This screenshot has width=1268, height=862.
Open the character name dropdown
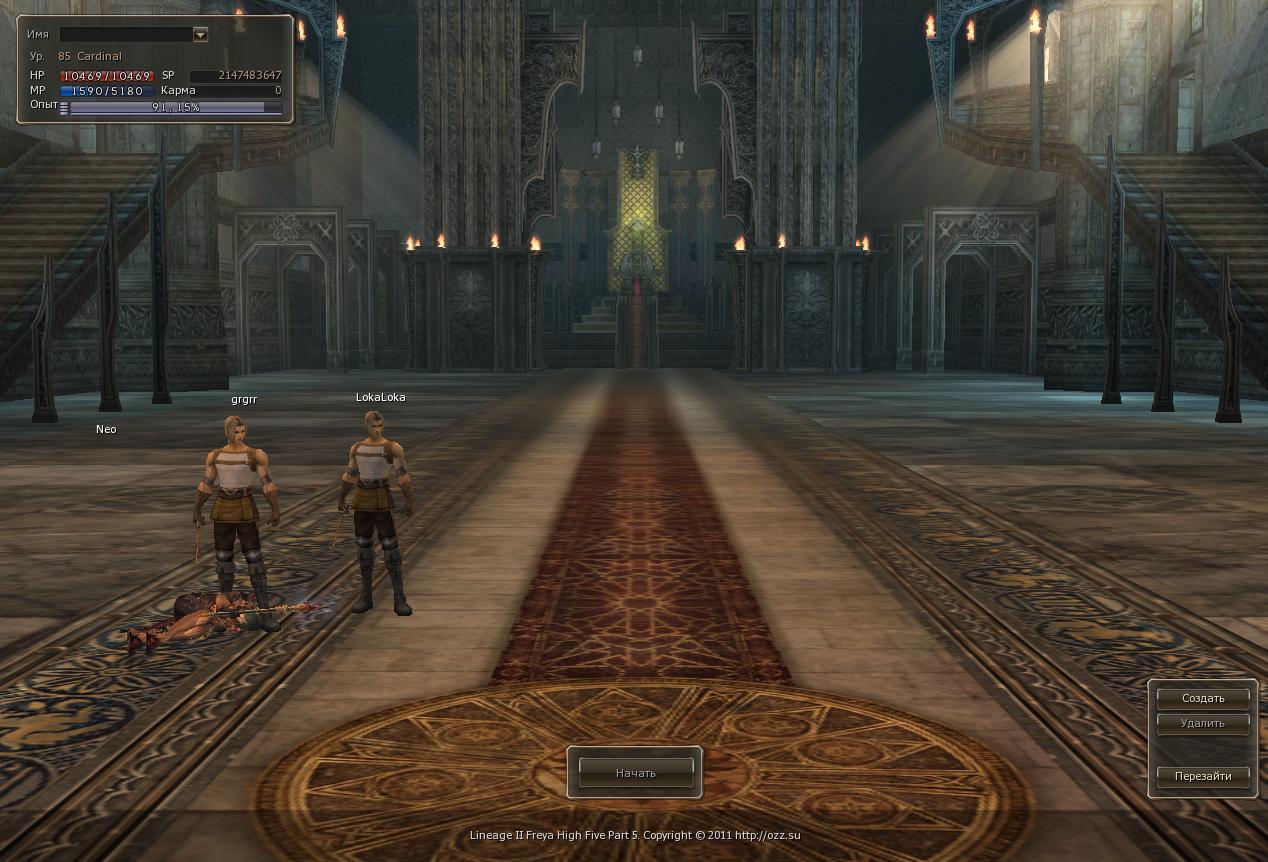(x=200, y=34)
